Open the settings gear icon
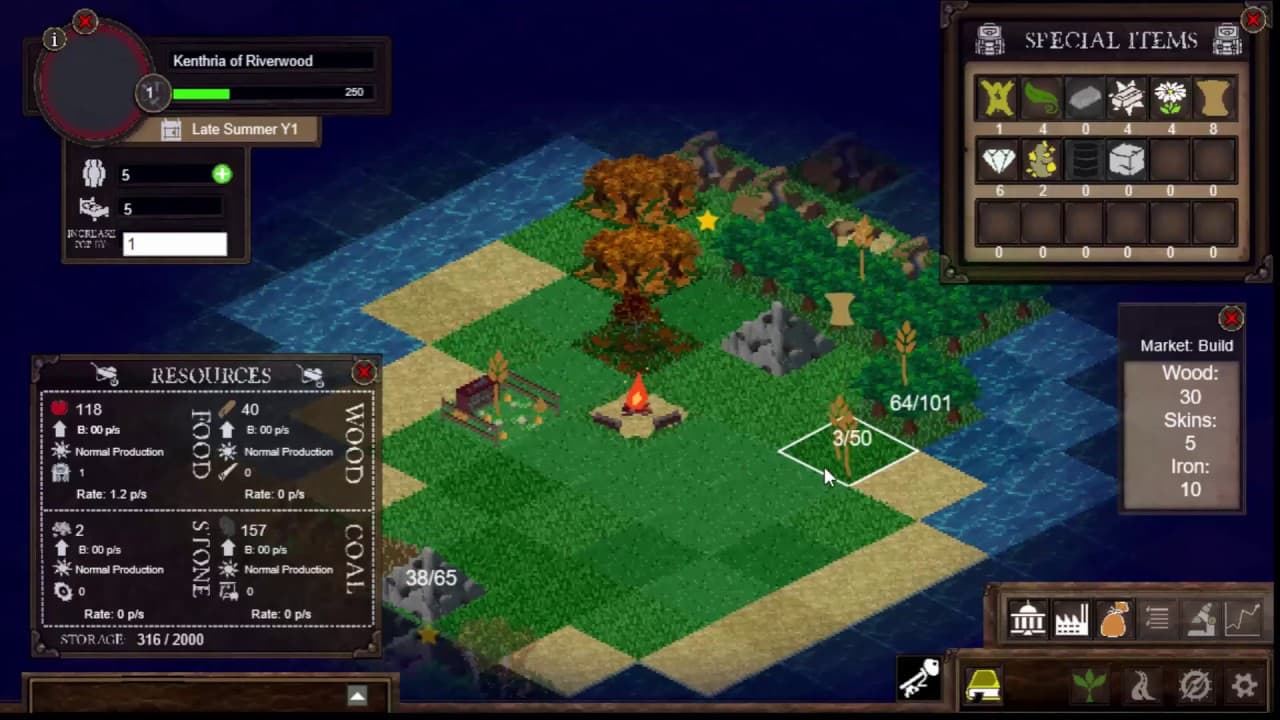The width and height of the screenshot is (1280, 720). (1243, 683)
